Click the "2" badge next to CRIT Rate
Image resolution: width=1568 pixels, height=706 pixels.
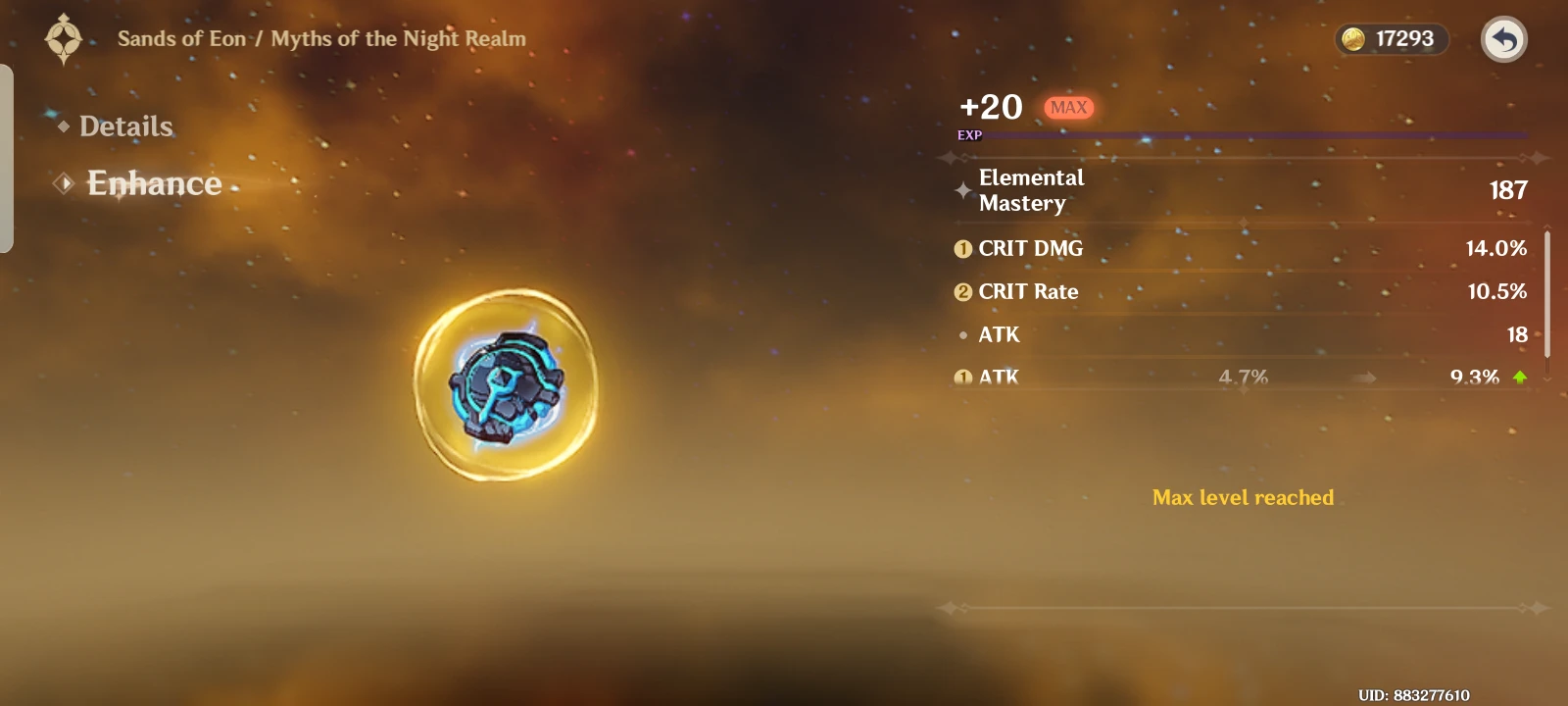click(x=962, y=291)
